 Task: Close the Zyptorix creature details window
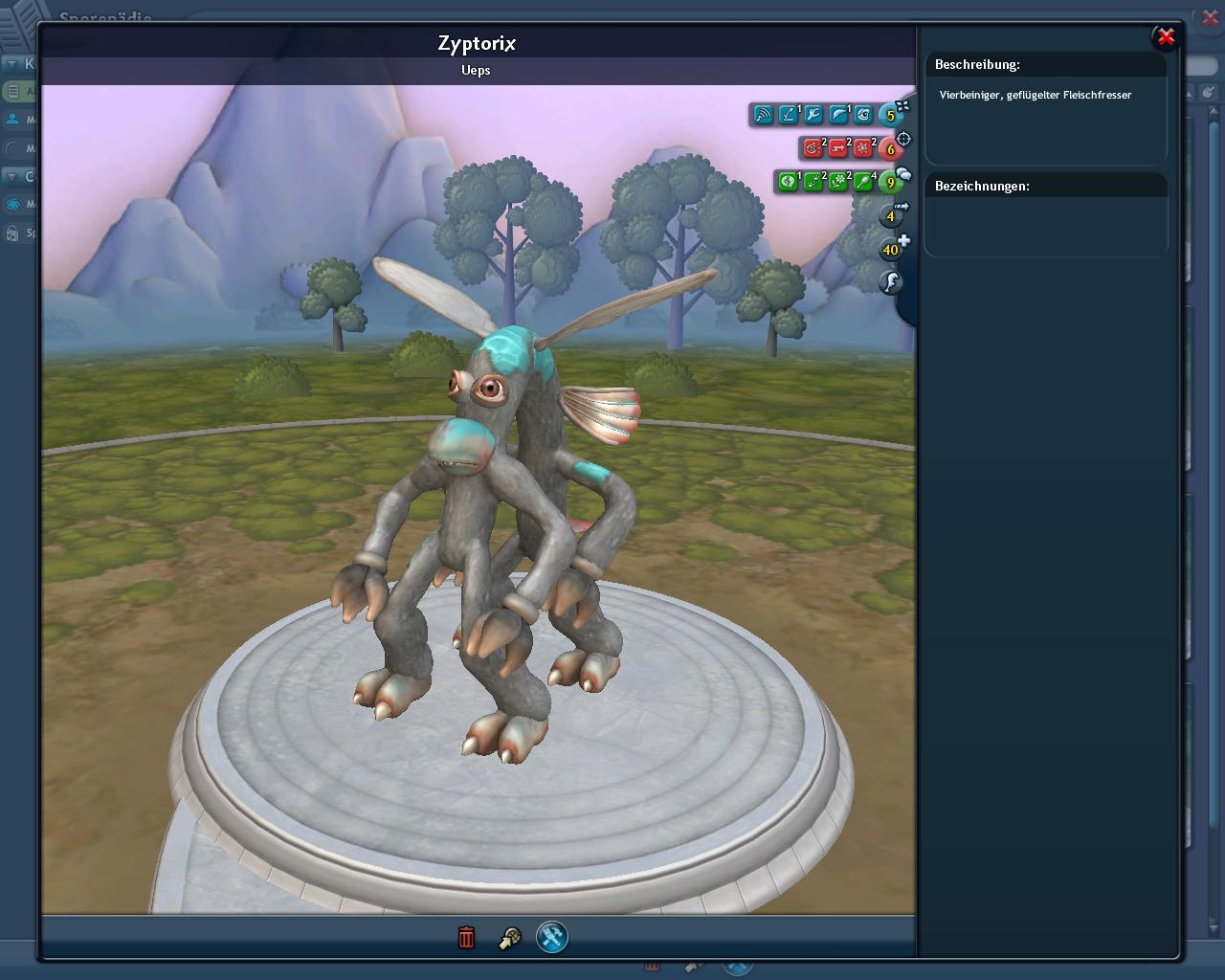[1165, 37]
